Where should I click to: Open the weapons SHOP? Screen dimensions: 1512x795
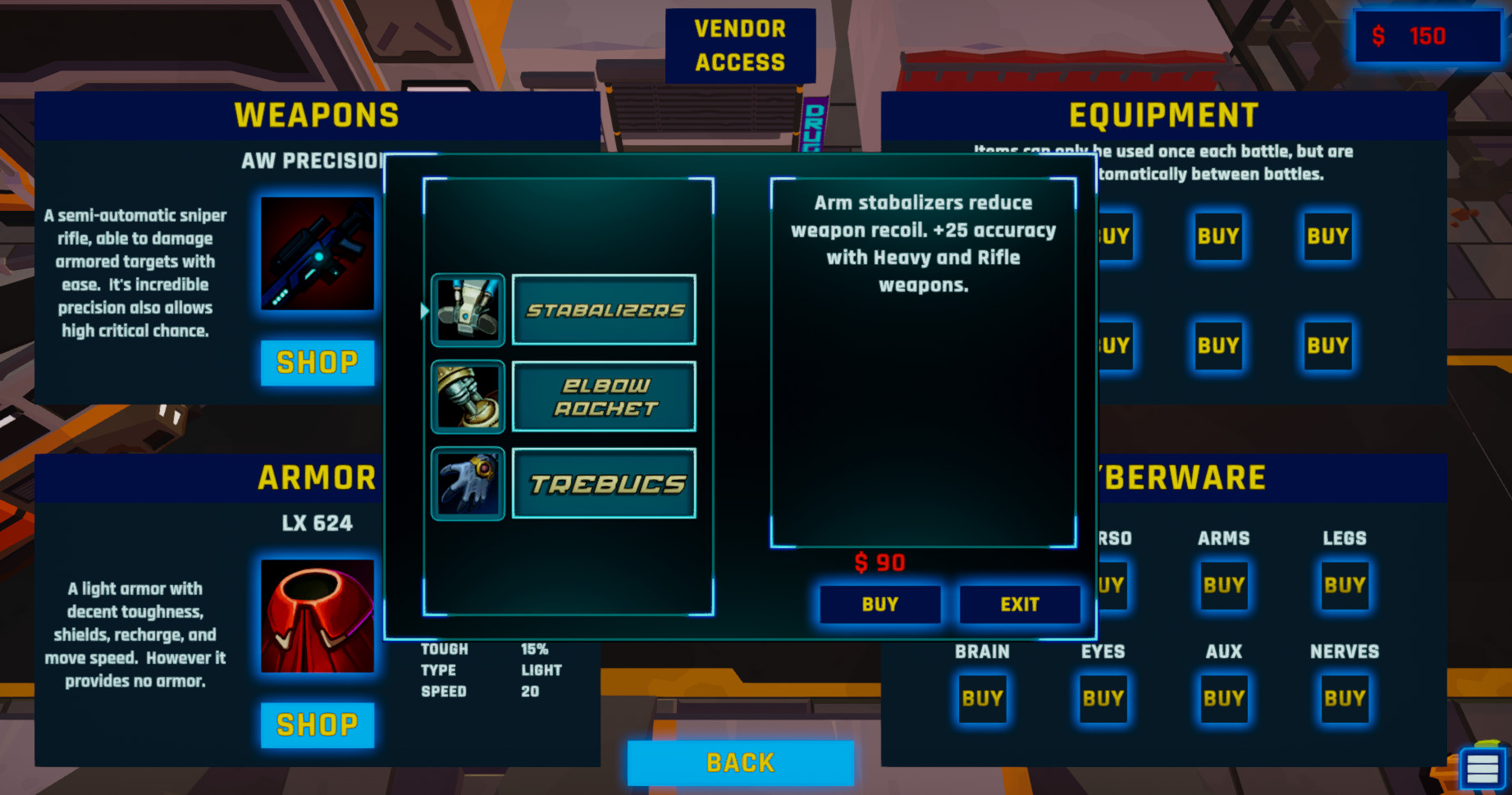point(317,363)
